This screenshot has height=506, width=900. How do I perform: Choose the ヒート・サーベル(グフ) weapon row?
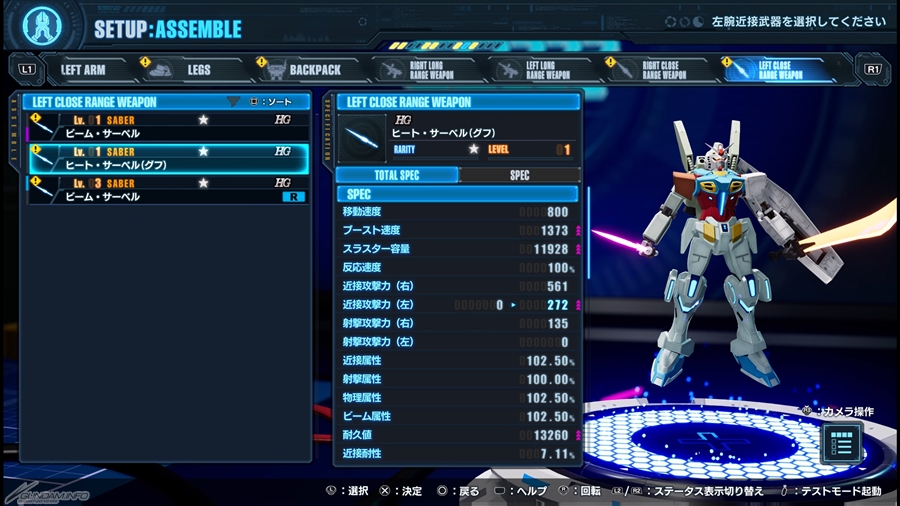tap(167, 158)
